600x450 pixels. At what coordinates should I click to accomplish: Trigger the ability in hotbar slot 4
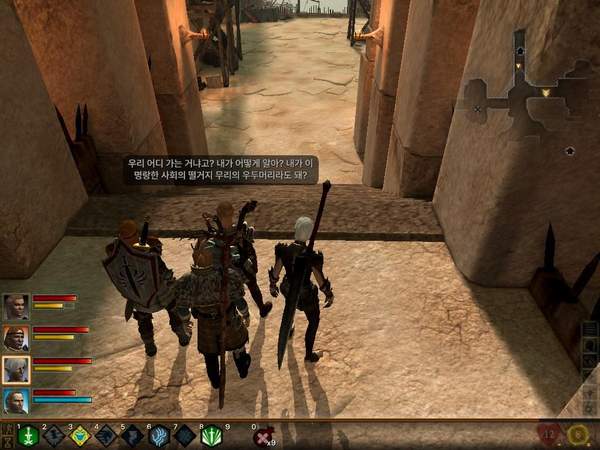(107, 436)
